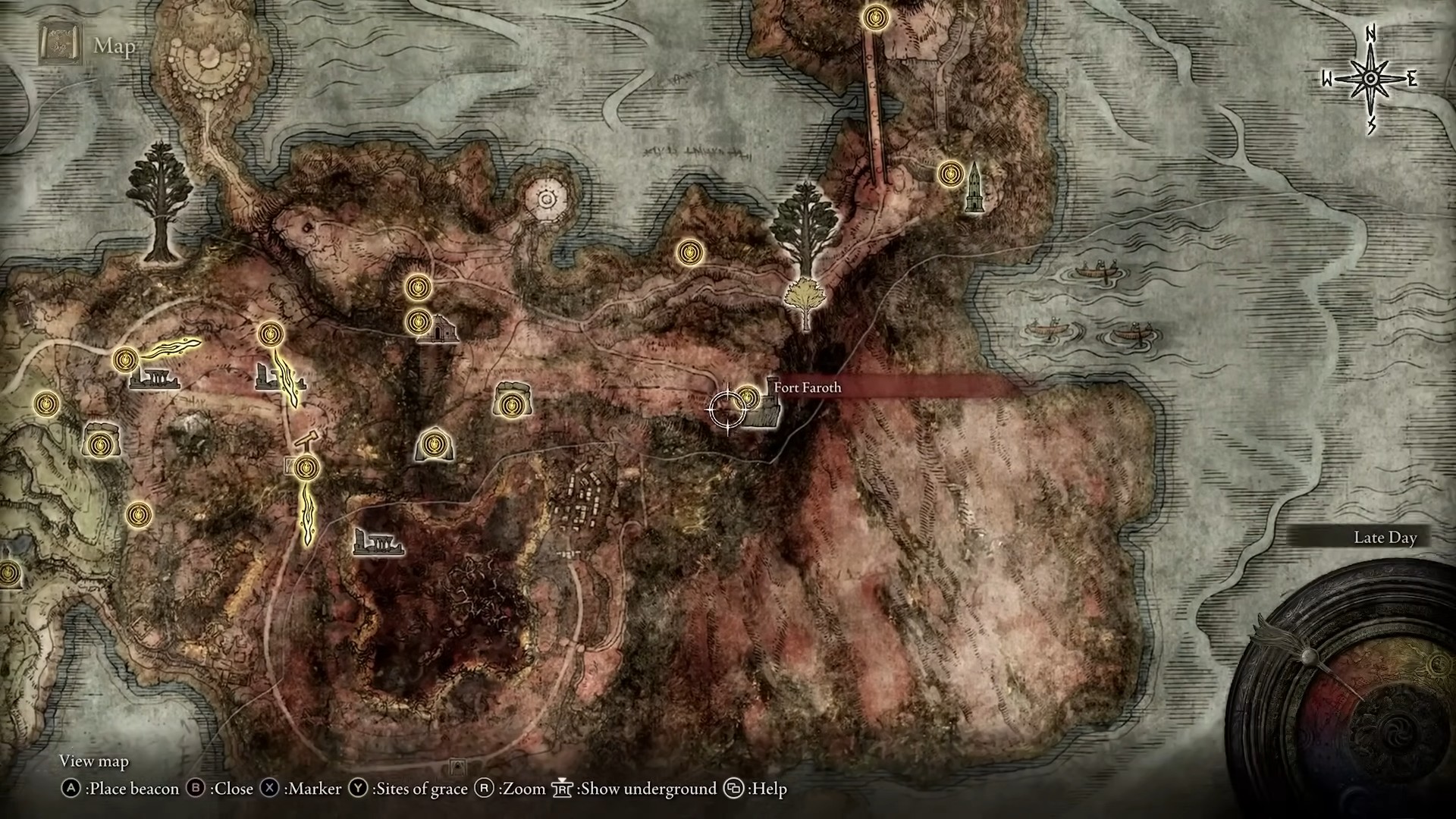
Task: Click the site of grace near Fort Faroth
Action: pyautogui.click(x=748, y=397)
